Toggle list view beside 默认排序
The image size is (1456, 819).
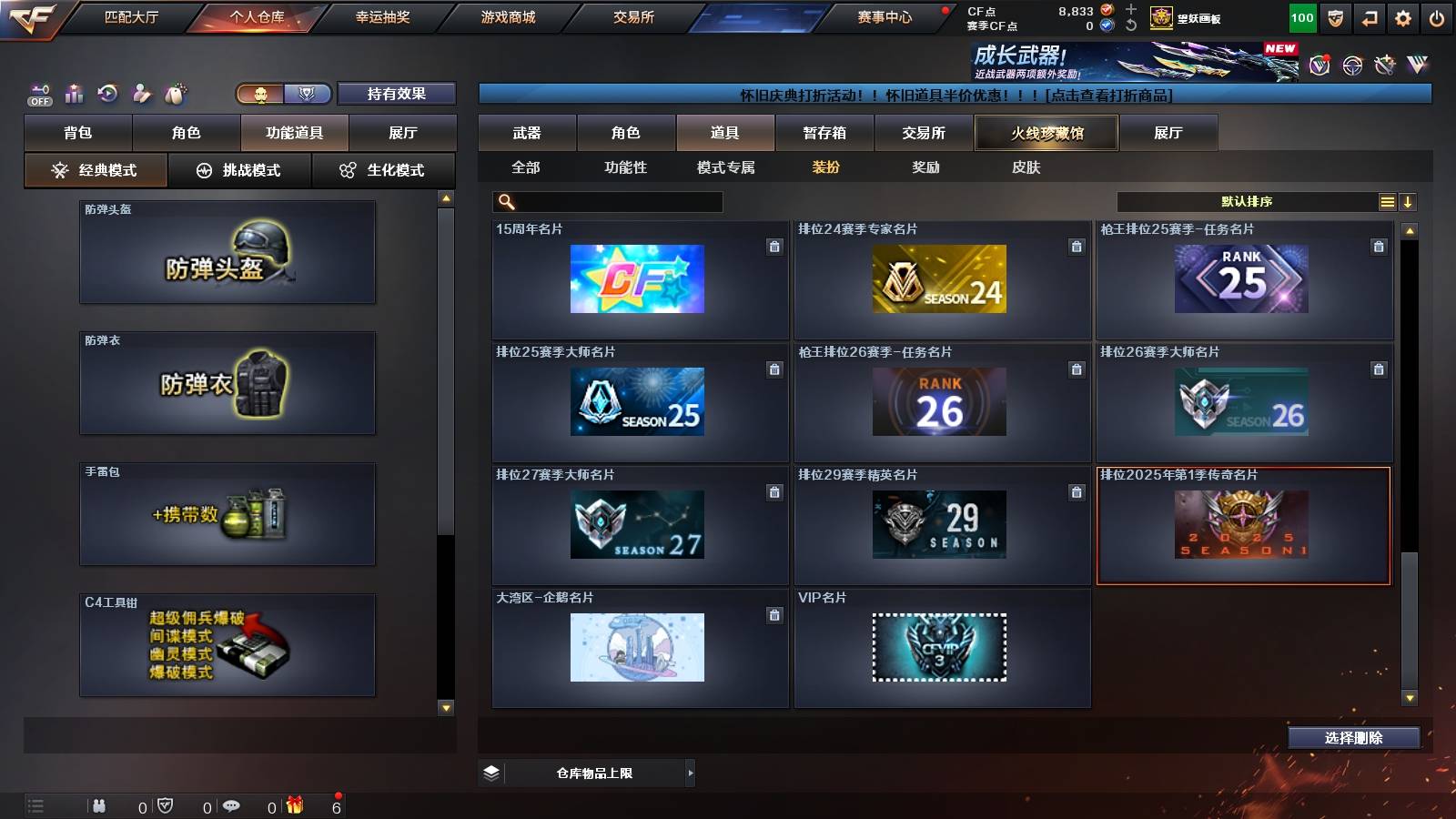pos(1386,201)
